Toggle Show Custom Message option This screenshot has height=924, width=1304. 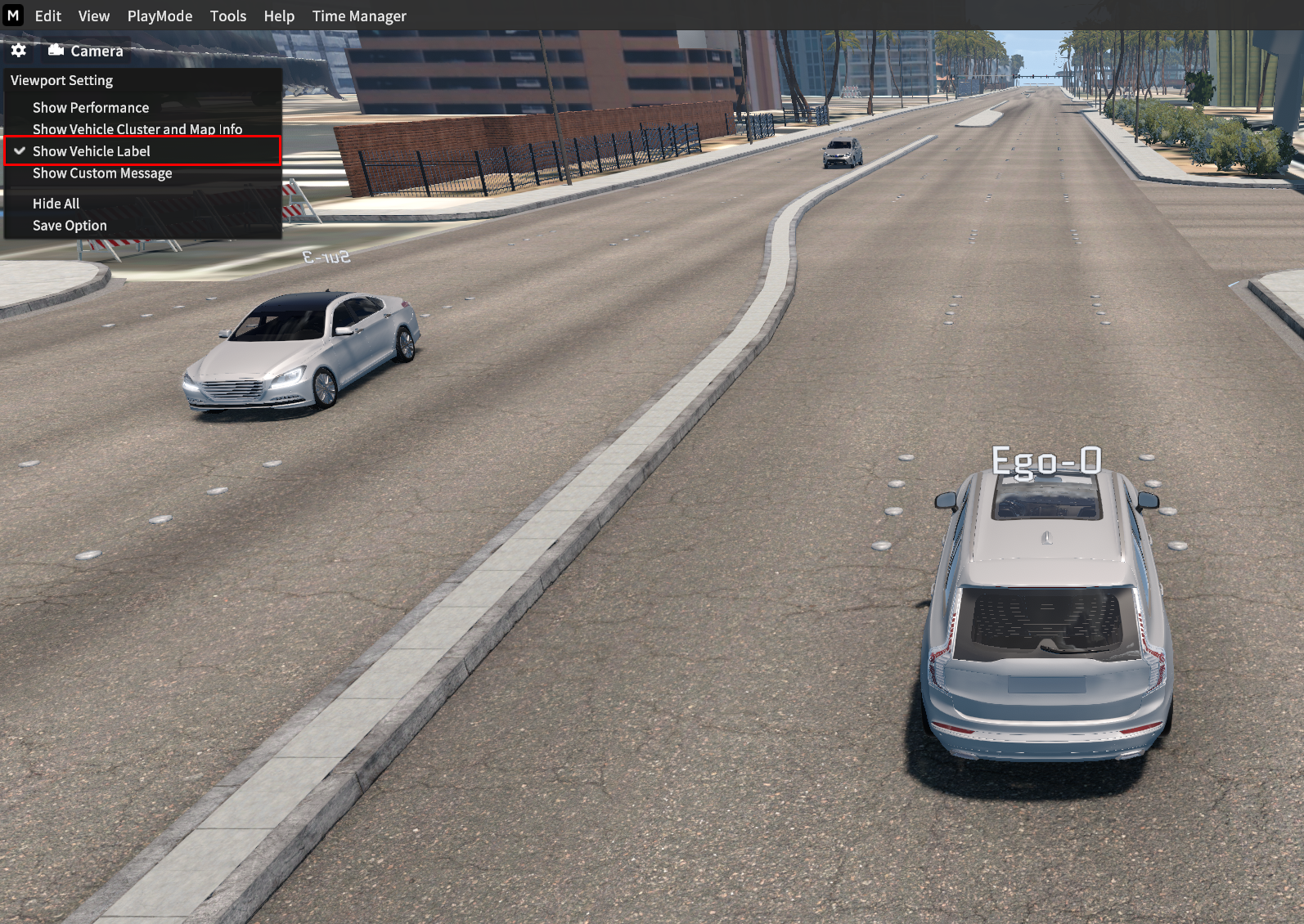102,173
